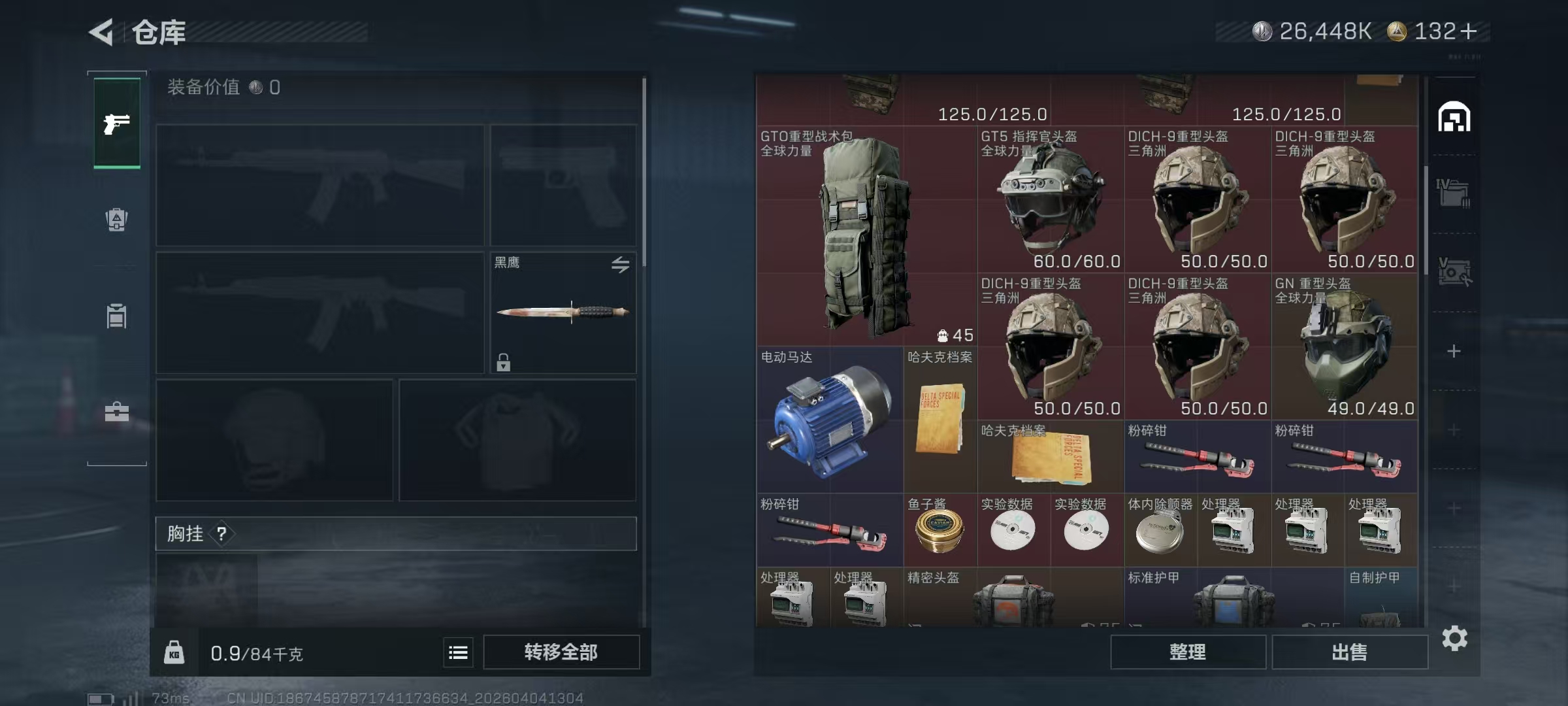Select the pistol loadout tab
The image size is (1568, 706).
[117, 124]
